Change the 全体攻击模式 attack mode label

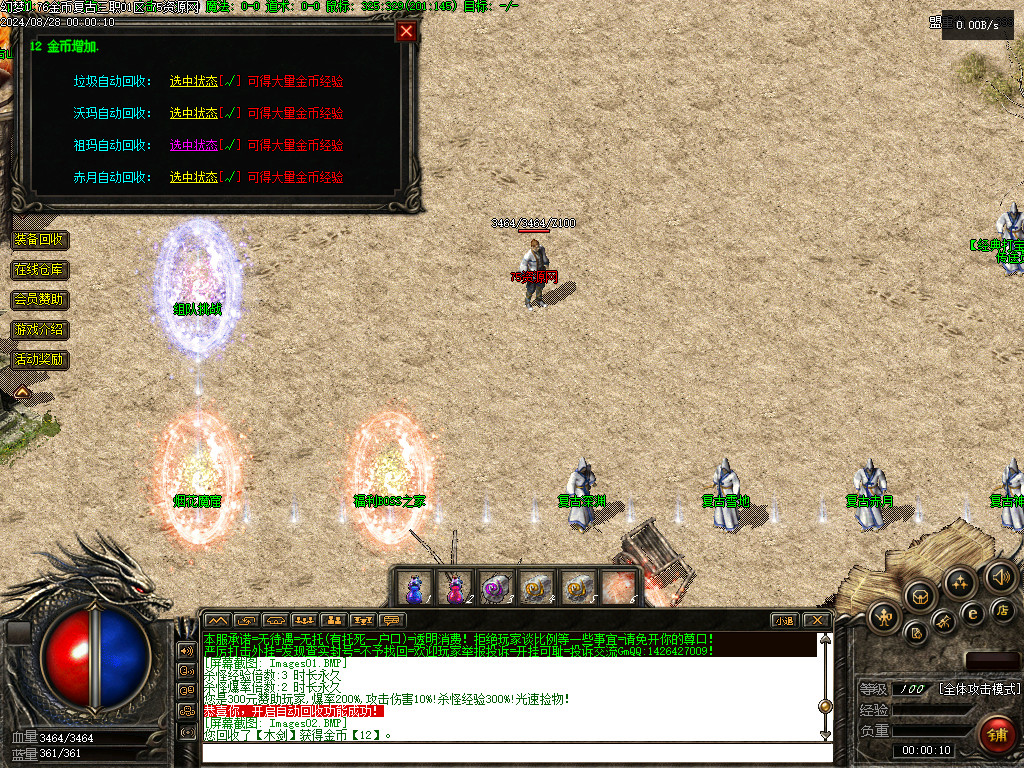pyautogui.click(x=979, y=690)
